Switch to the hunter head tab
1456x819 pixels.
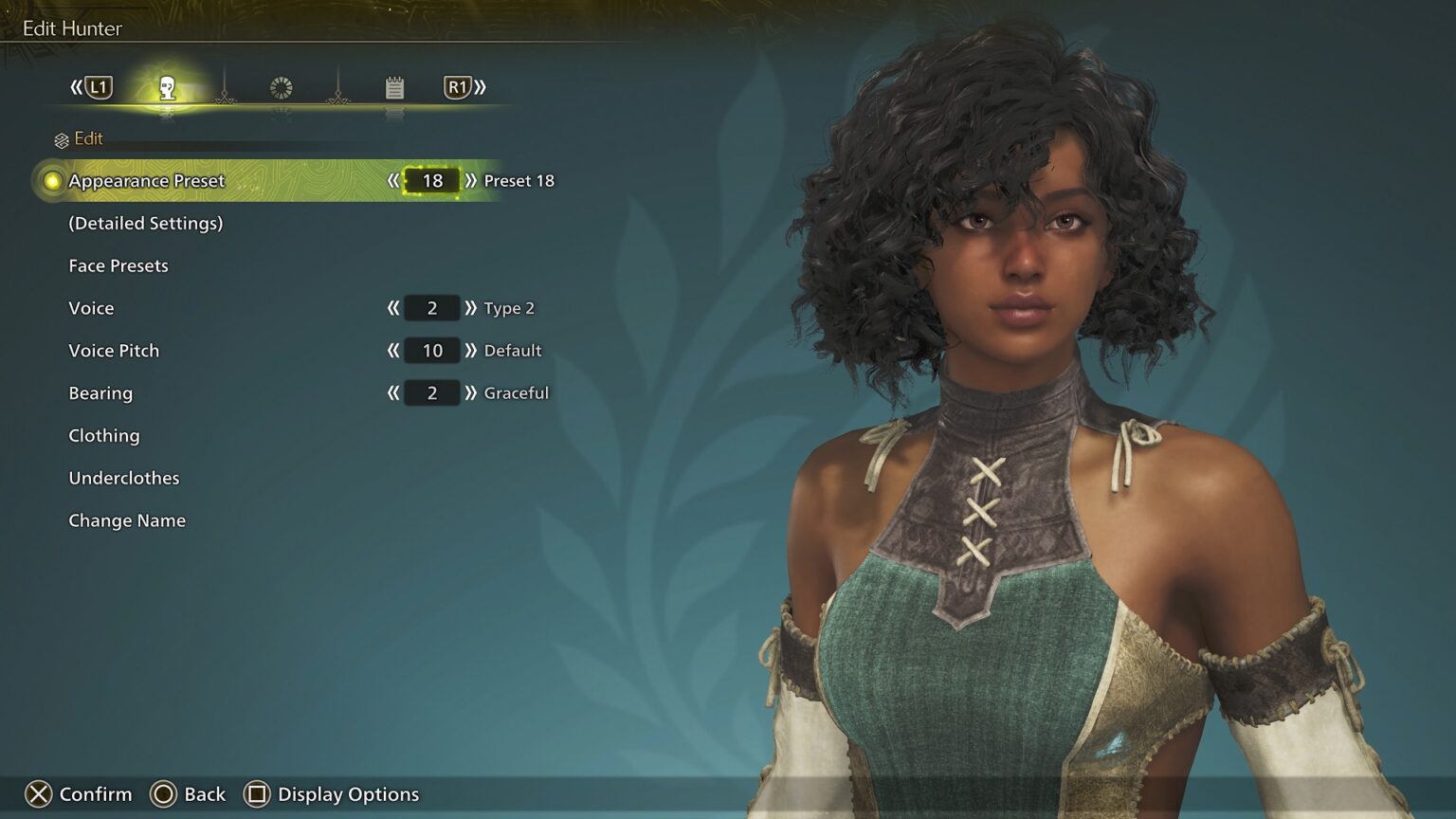[x=168, y=88]
